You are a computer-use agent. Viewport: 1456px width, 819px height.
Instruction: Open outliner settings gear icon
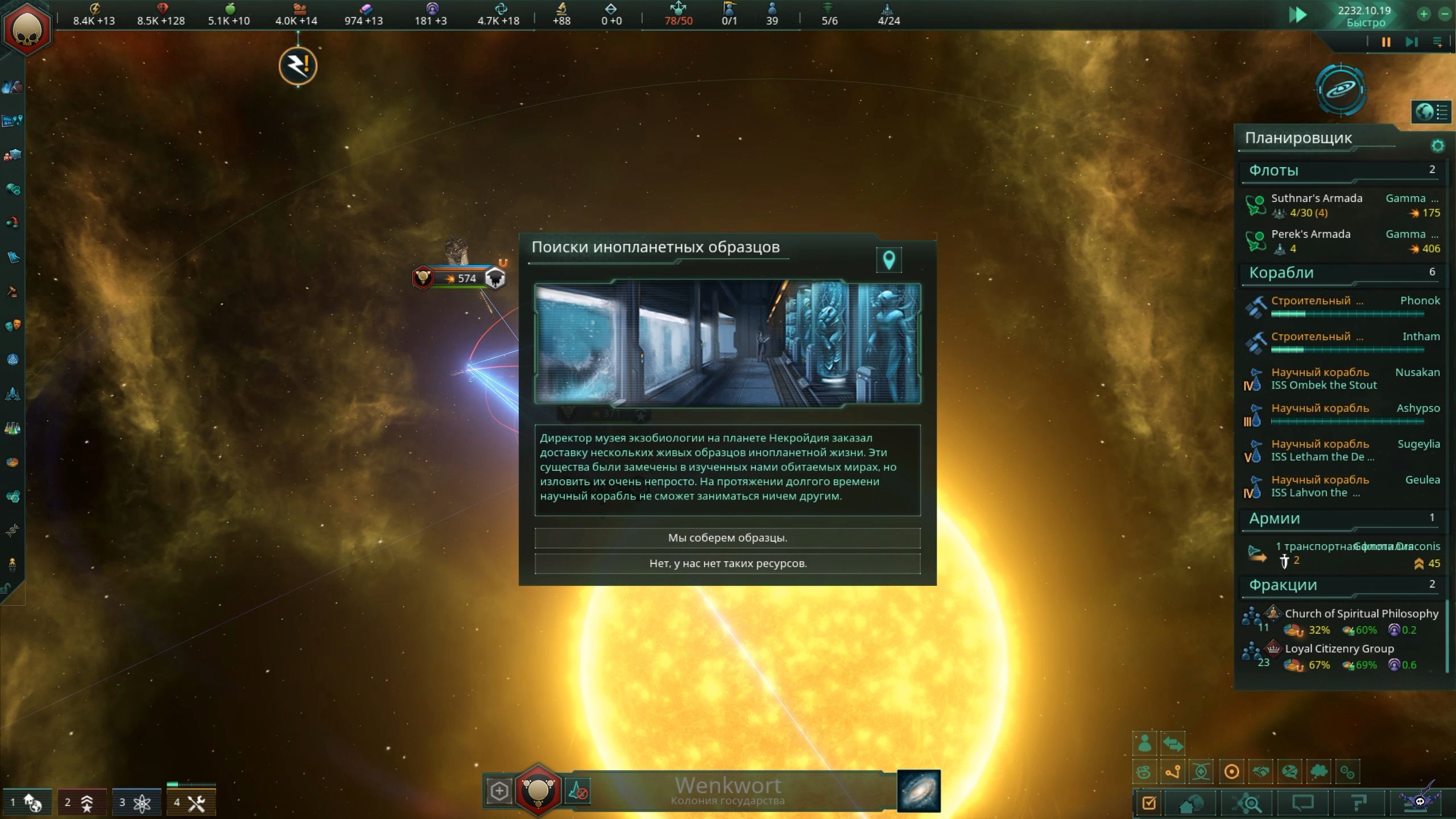1437,146
